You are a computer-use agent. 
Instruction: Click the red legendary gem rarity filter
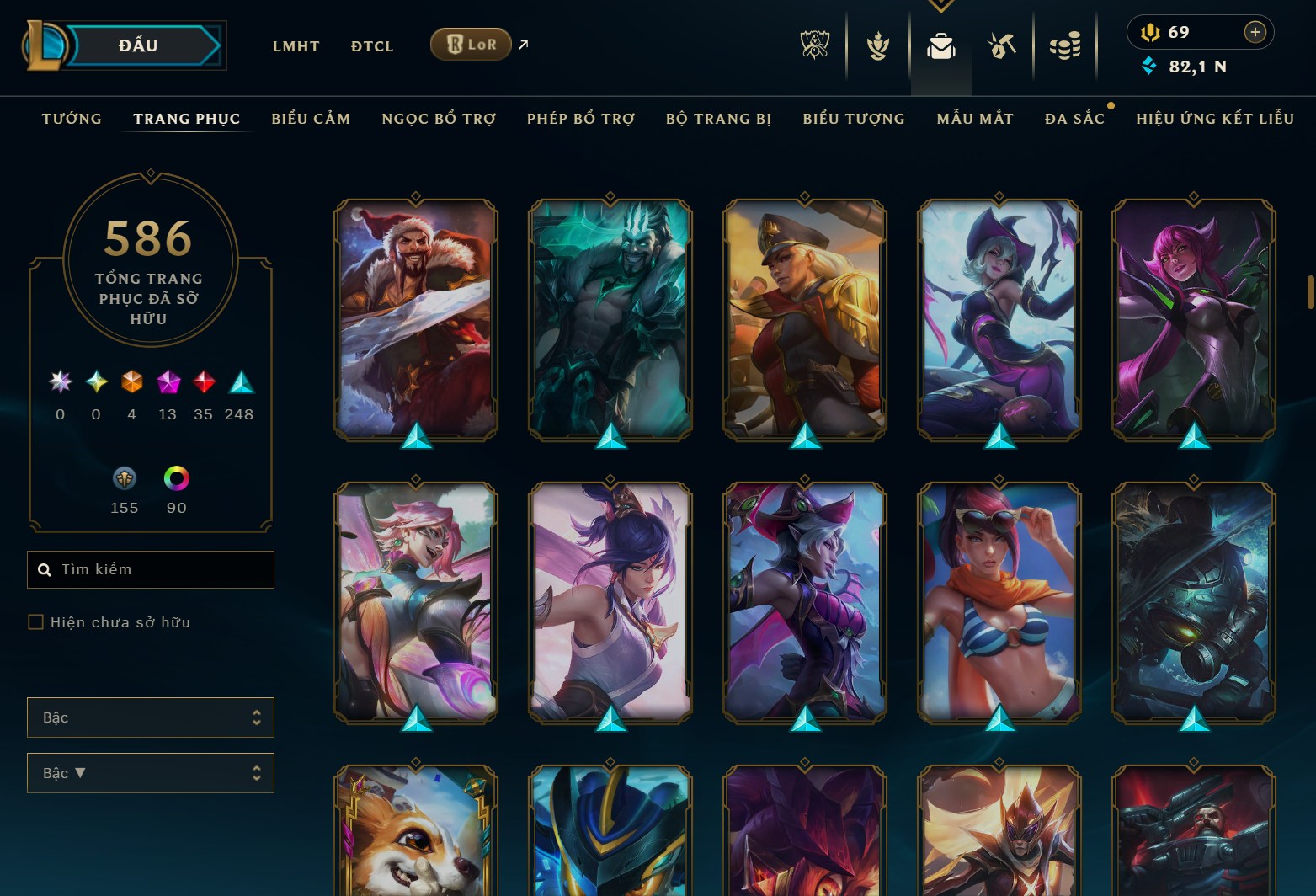click(202, 383)
